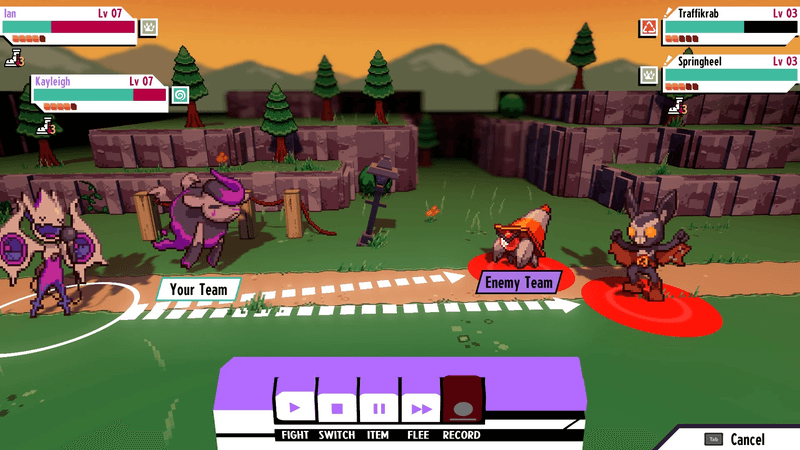This screenshot has height=450, width=800.
Task: Hit the Flee fast-forward button
Action: pos(421,407)
